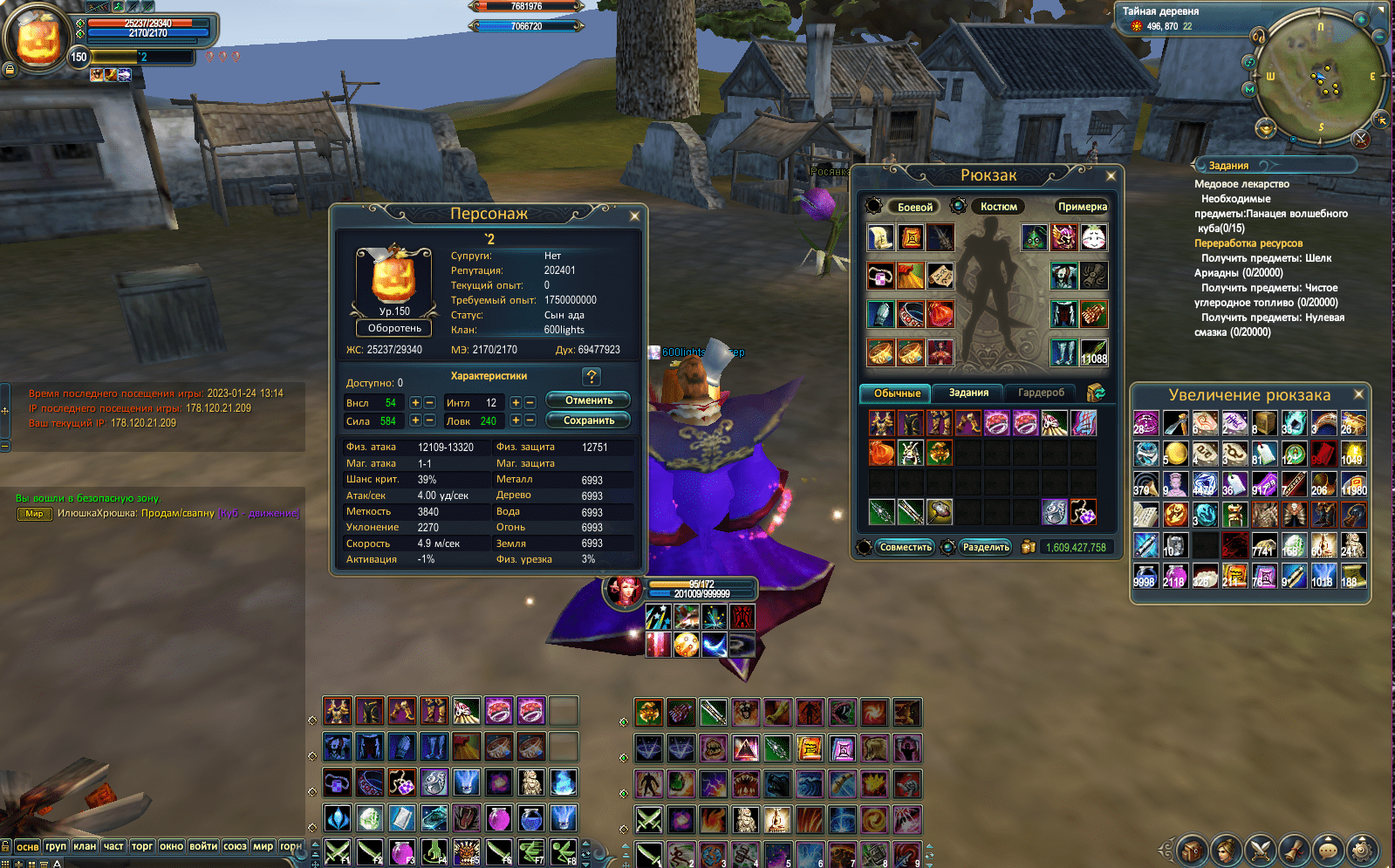This screenshot has width=1395, height=868.
Task: Select the hammer item in the Обычные inventory
Action: point(940,512)
